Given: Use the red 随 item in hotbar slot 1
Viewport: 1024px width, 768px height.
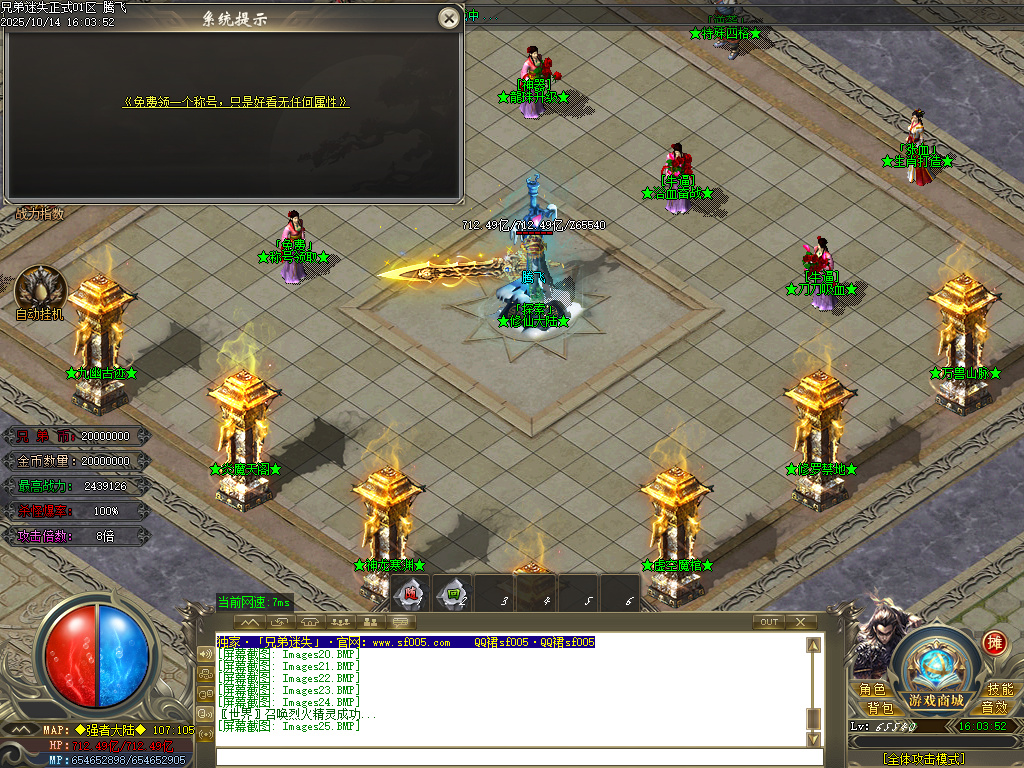Looking at the screenshot, I should pos(410,594).
